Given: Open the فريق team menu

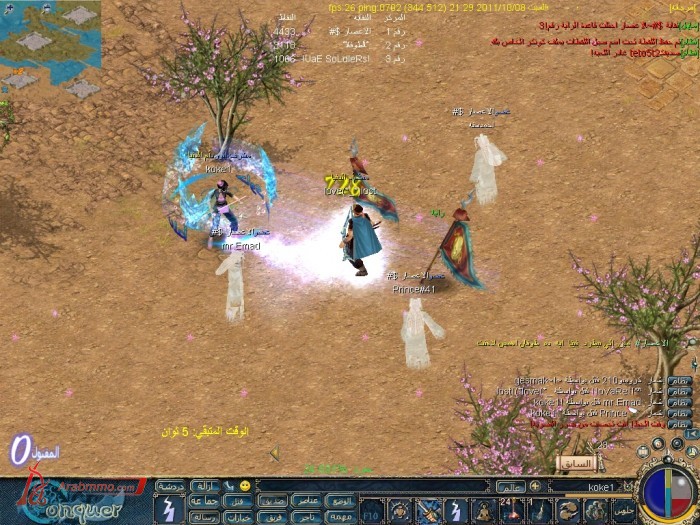Looking at the screenshot, I should coord(272,516).
